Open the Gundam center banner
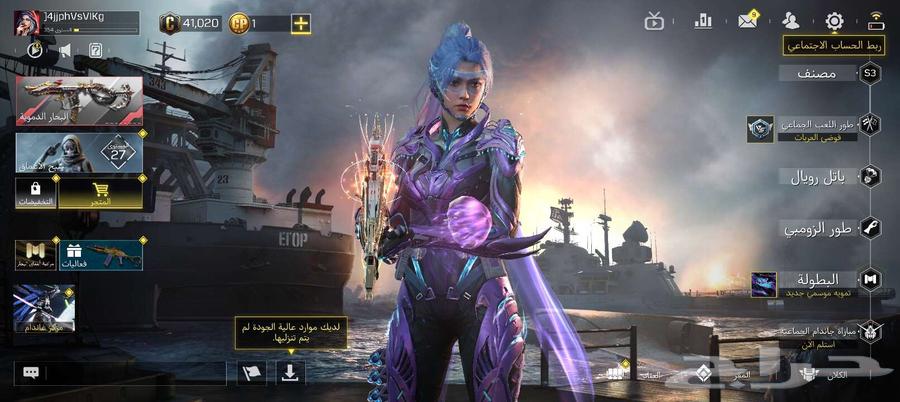This screenshot has height=402, width=900. (44, 308)
